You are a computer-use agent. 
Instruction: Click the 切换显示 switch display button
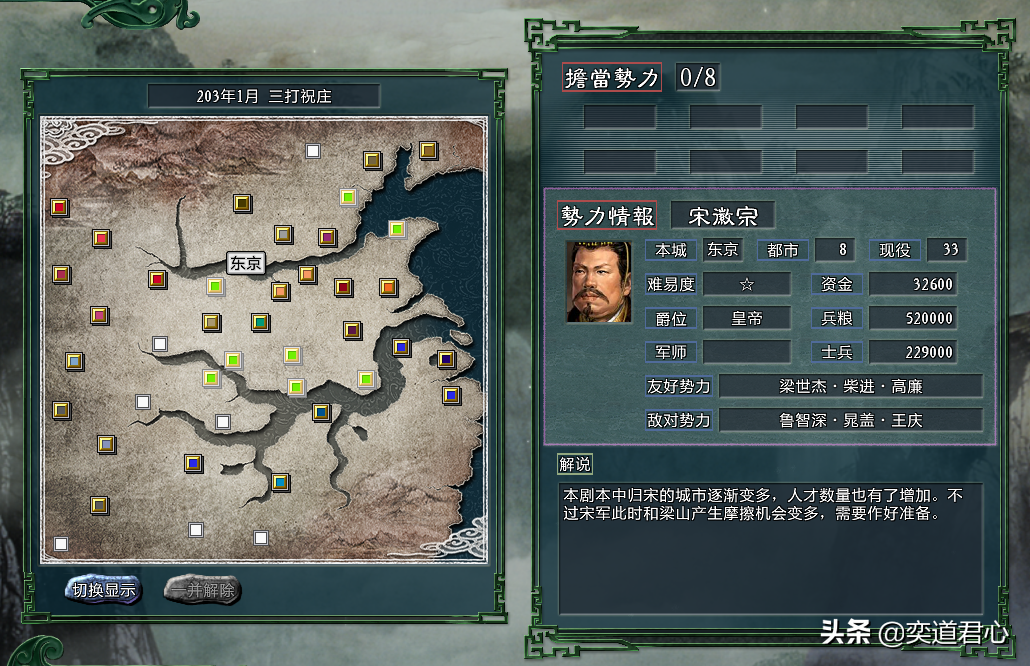[x=104, y=590]
